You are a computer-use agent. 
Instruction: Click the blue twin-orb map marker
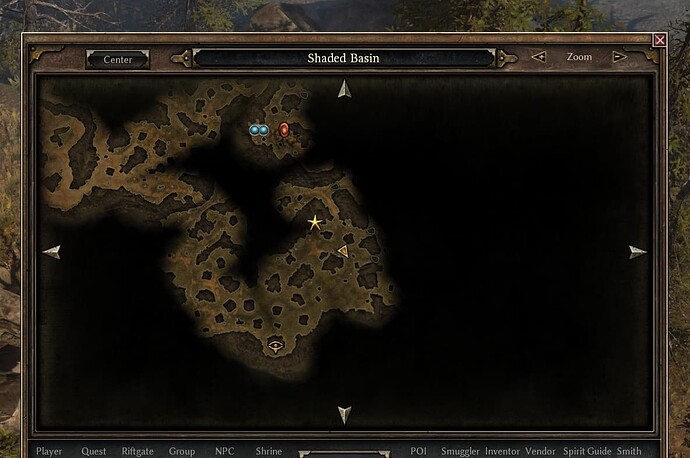(x=259, y=130)
